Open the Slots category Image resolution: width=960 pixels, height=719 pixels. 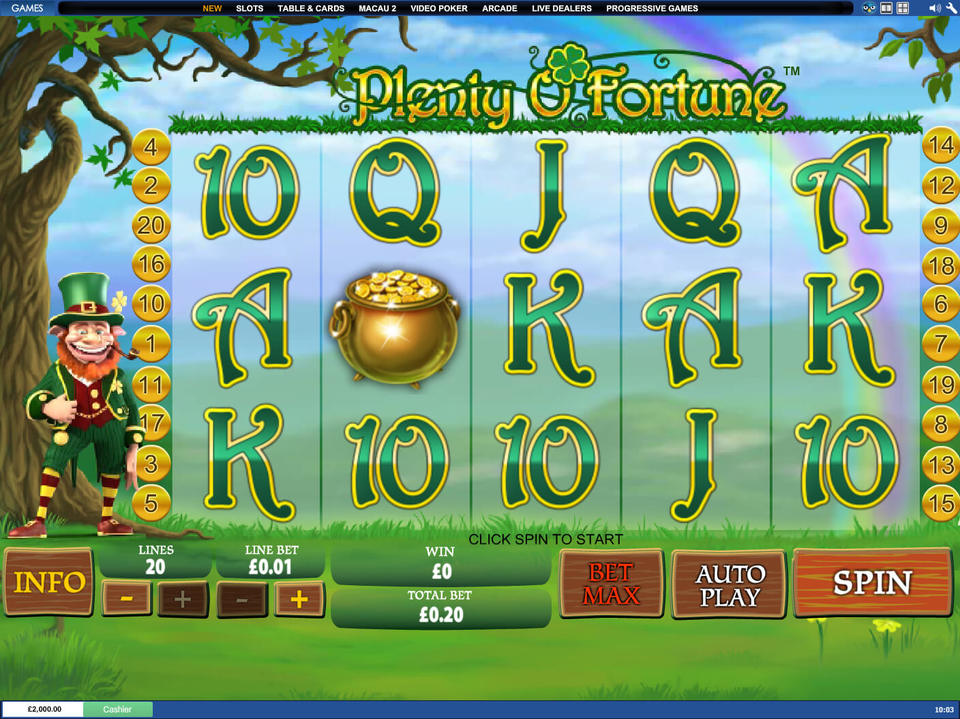coord(249,8)
